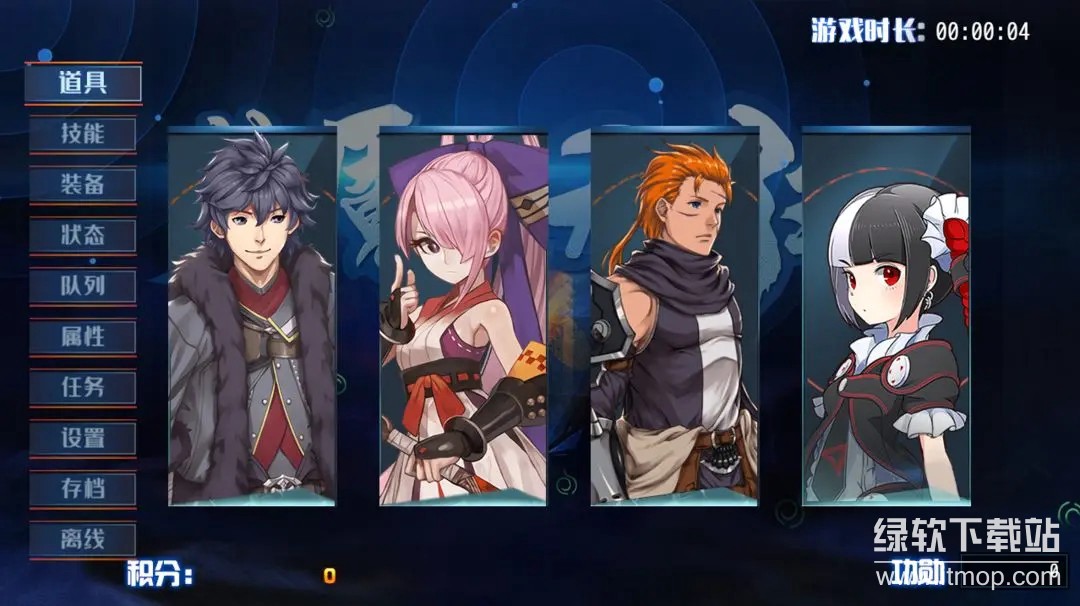Open the 队列 formation menu
The image size is (1080, 606).
(83, 287)
